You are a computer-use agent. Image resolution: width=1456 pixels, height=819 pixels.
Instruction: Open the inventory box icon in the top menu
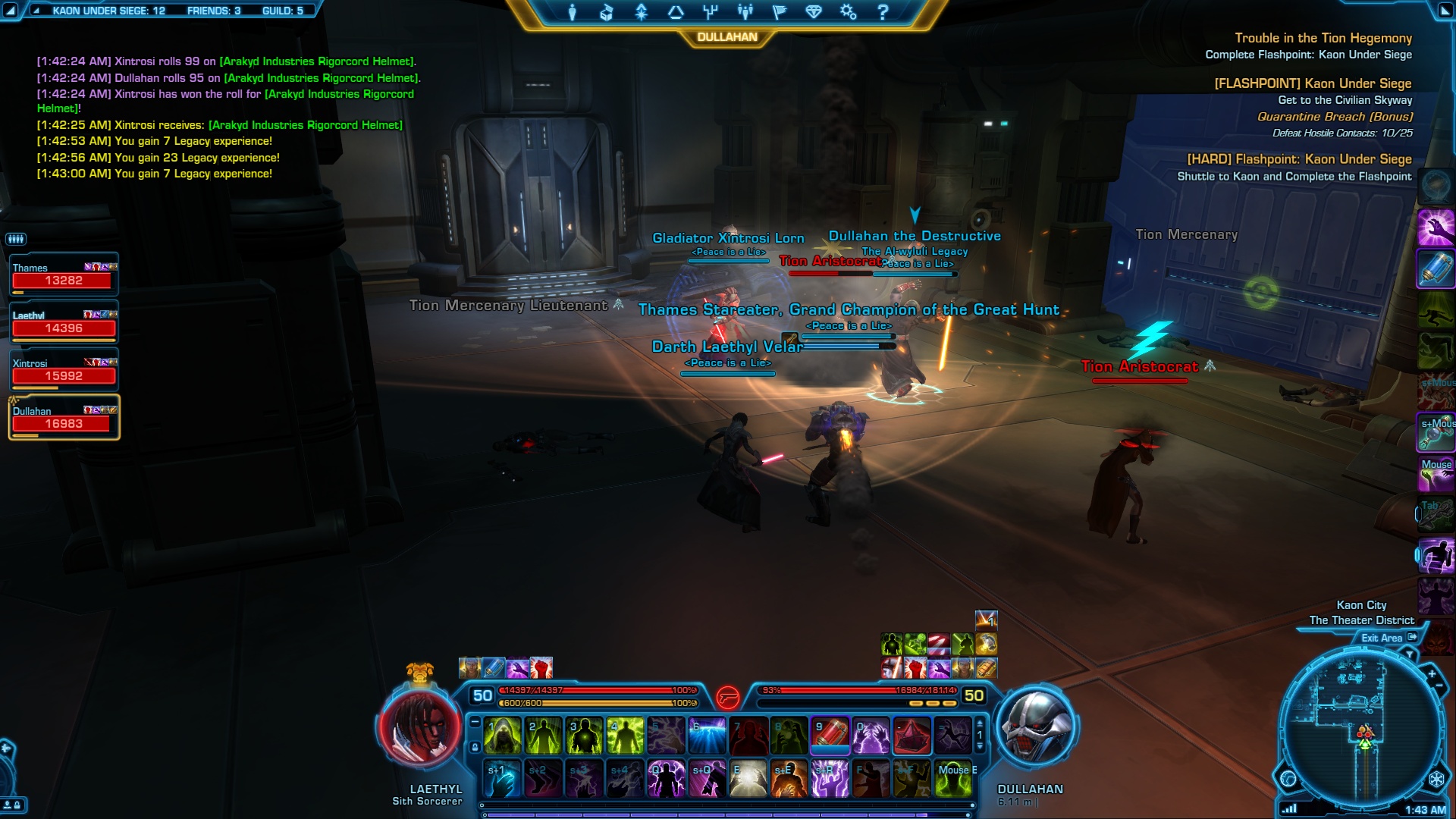tap(606, 12)
